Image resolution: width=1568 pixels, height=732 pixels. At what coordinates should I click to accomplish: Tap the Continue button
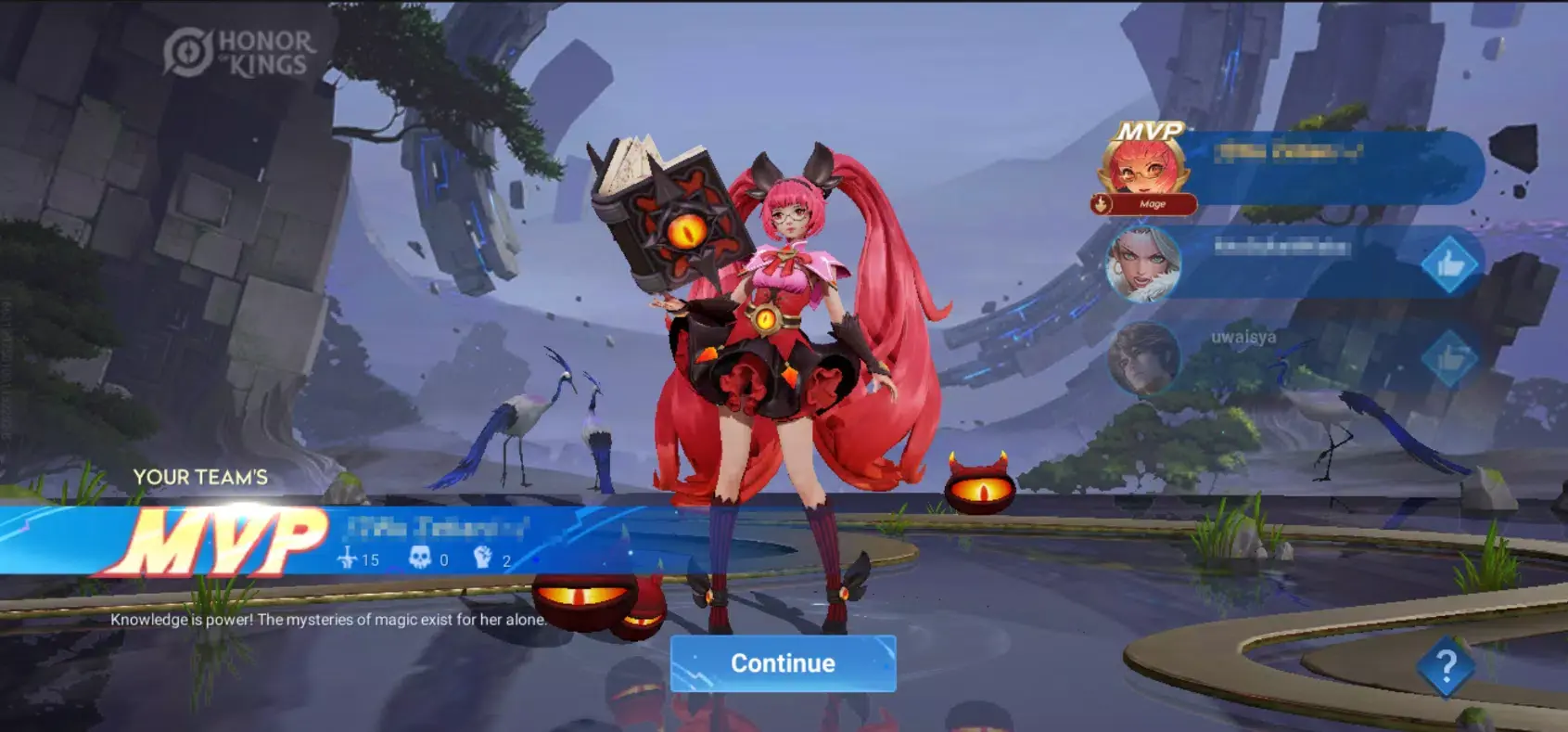(784, 662)
